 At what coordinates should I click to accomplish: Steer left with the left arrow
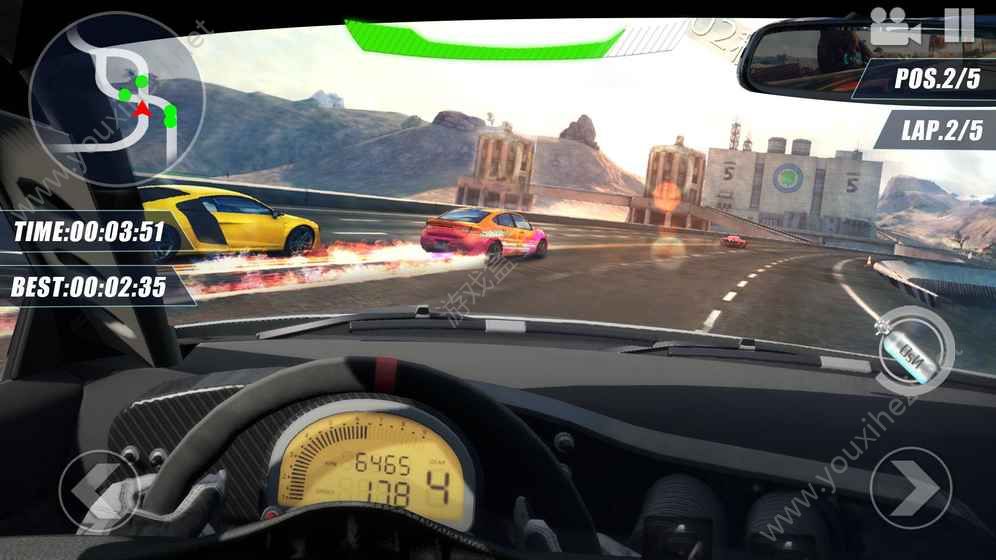99,490
